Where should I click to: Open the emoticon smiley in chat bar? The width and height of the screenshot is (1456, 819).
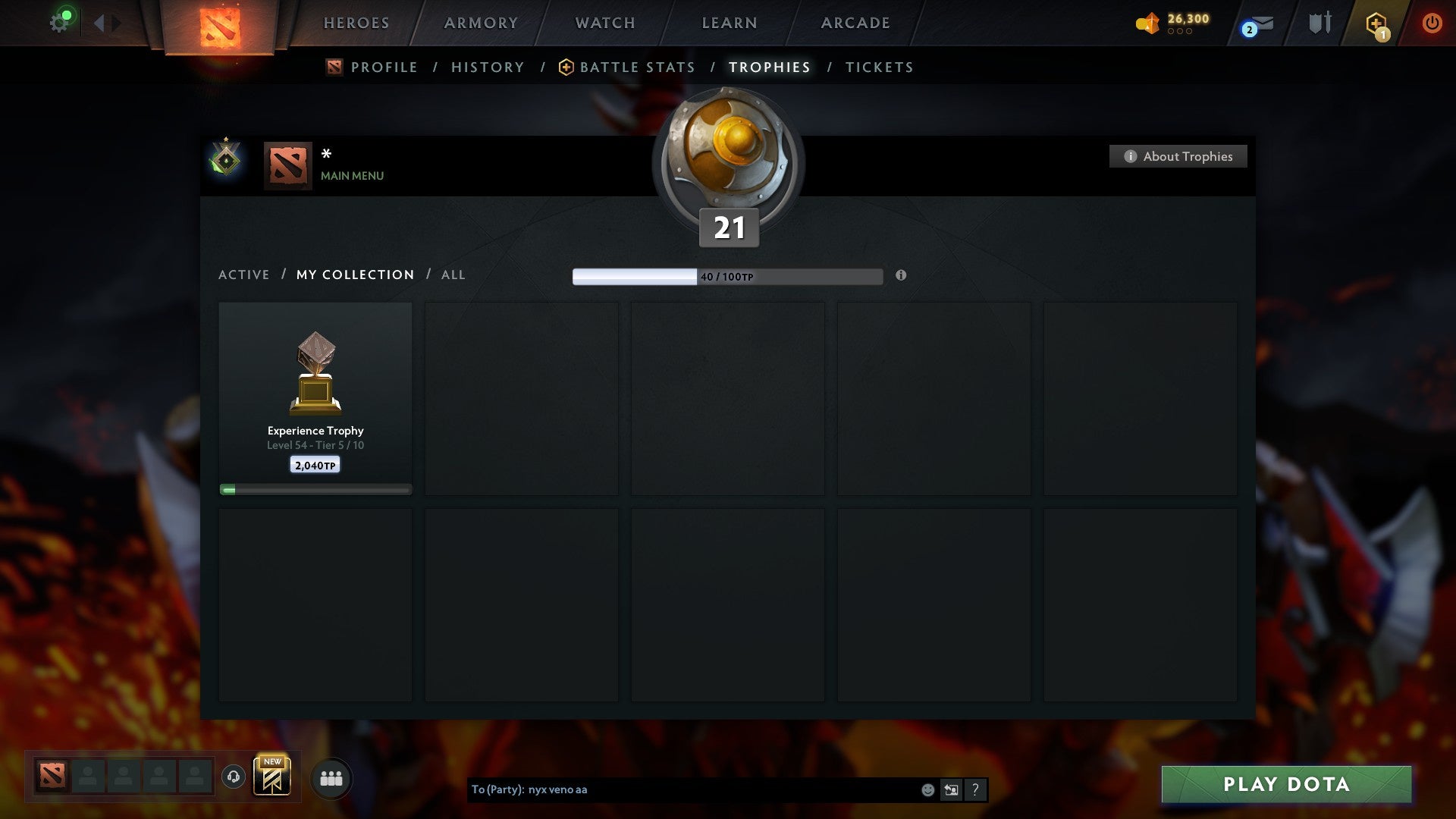tap(927, 789)
